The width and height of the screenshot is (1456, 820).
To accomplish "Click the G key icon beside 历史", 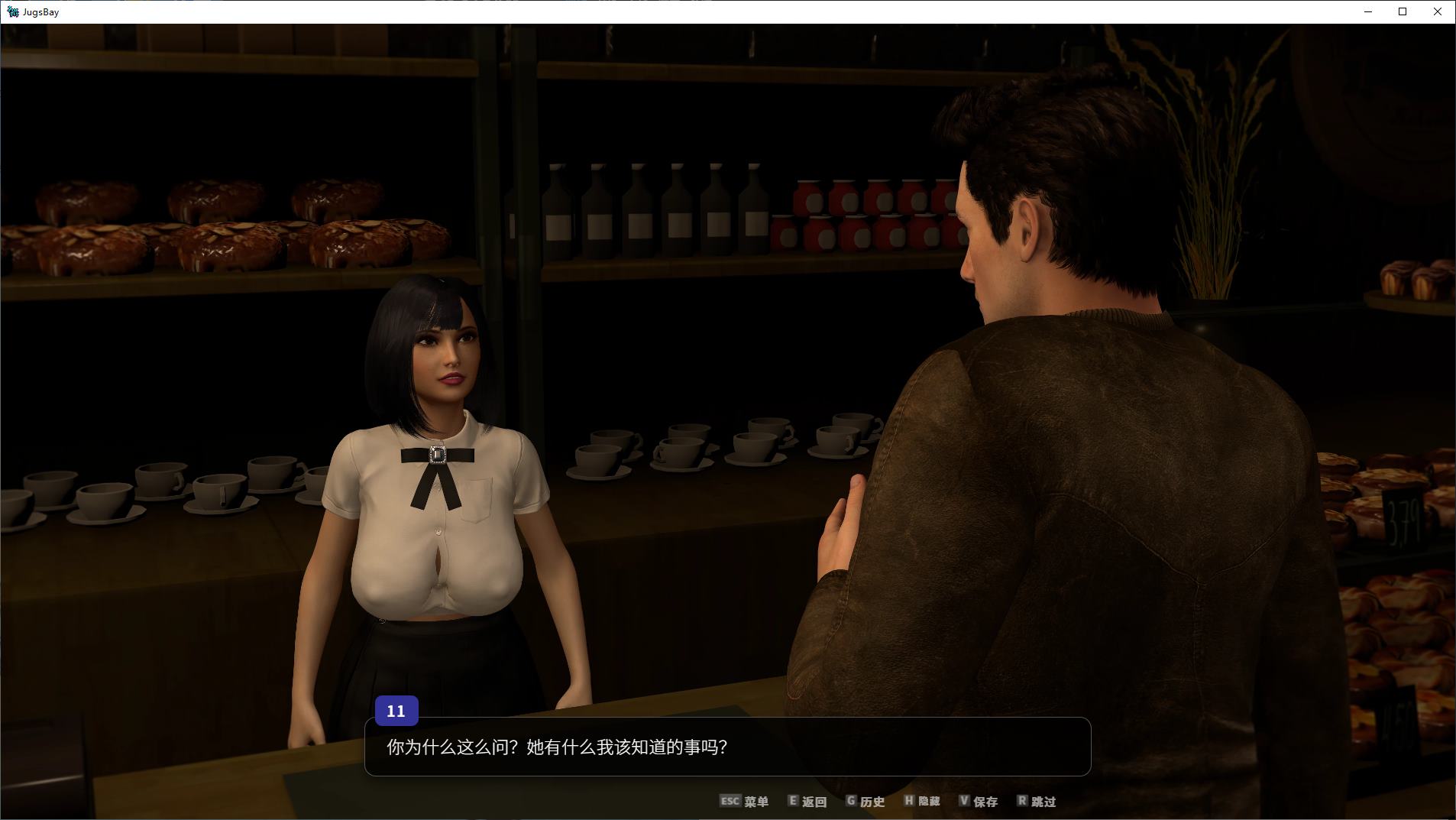I will tap(852, 802).
